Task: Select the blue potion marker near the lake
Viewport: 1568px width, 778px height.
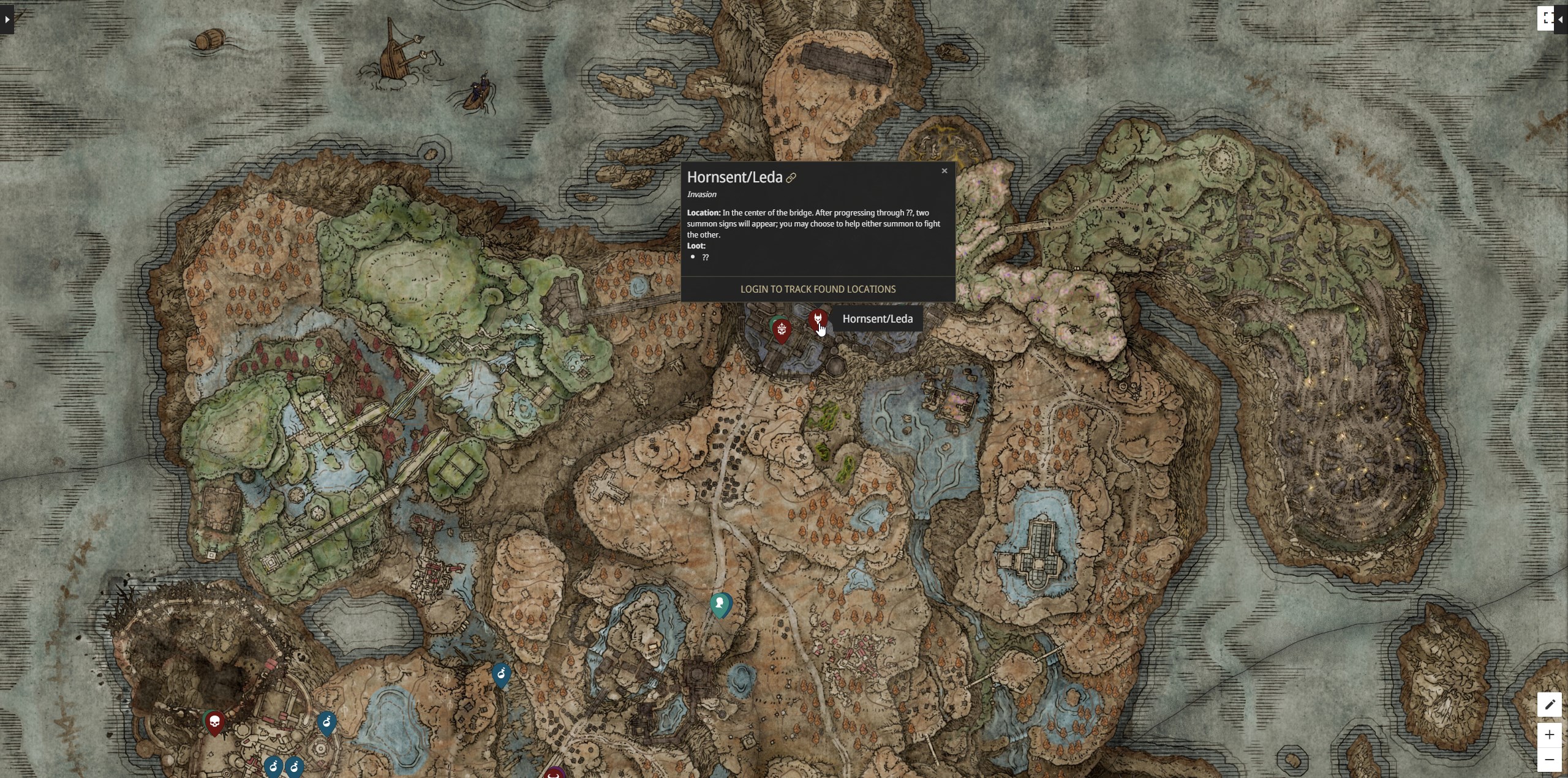Action: coord(501,673)
